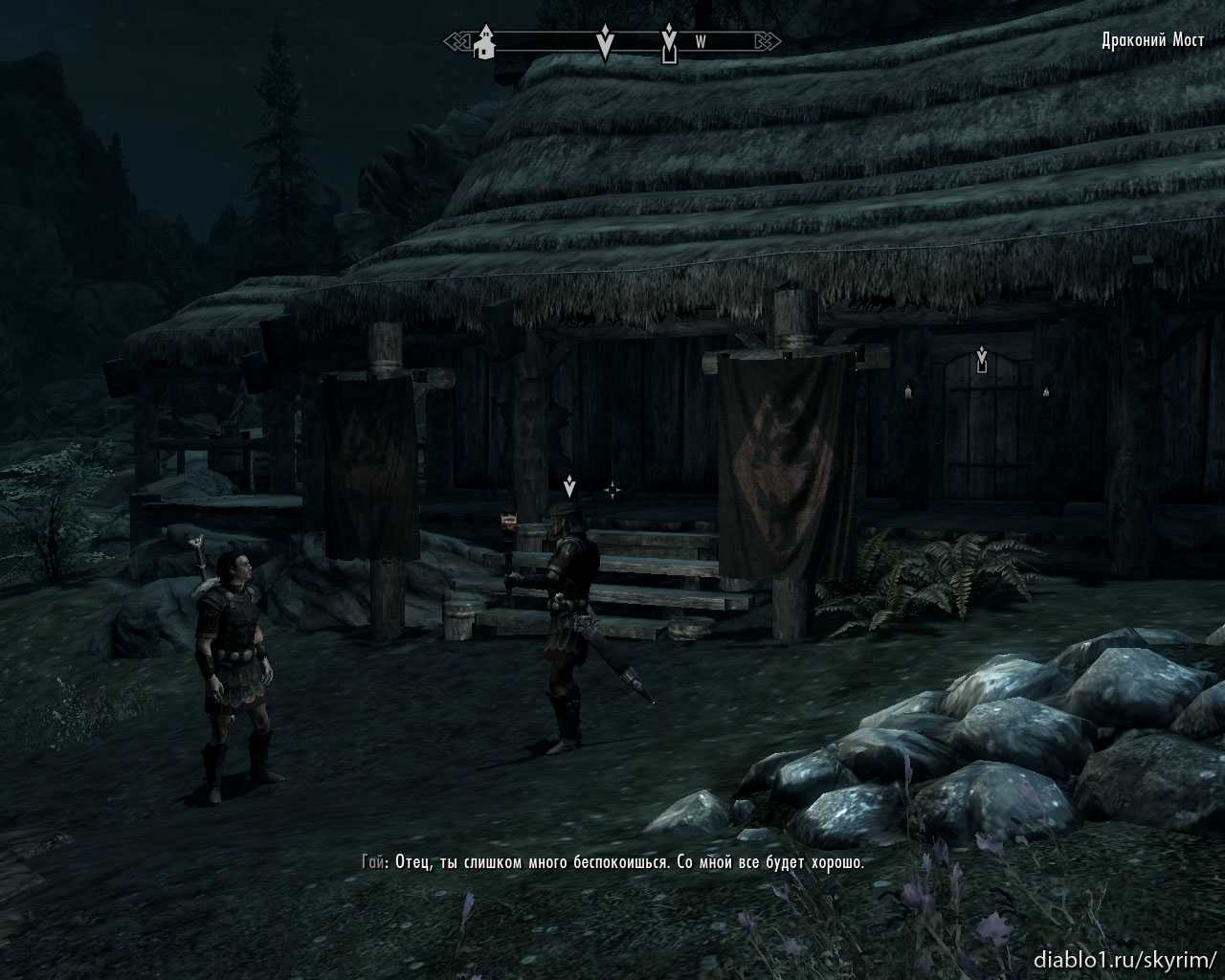The width and height of the screenshot is (1225, 980).
Task: Click the W direction letter on the compass
Action: coord(701,42)
